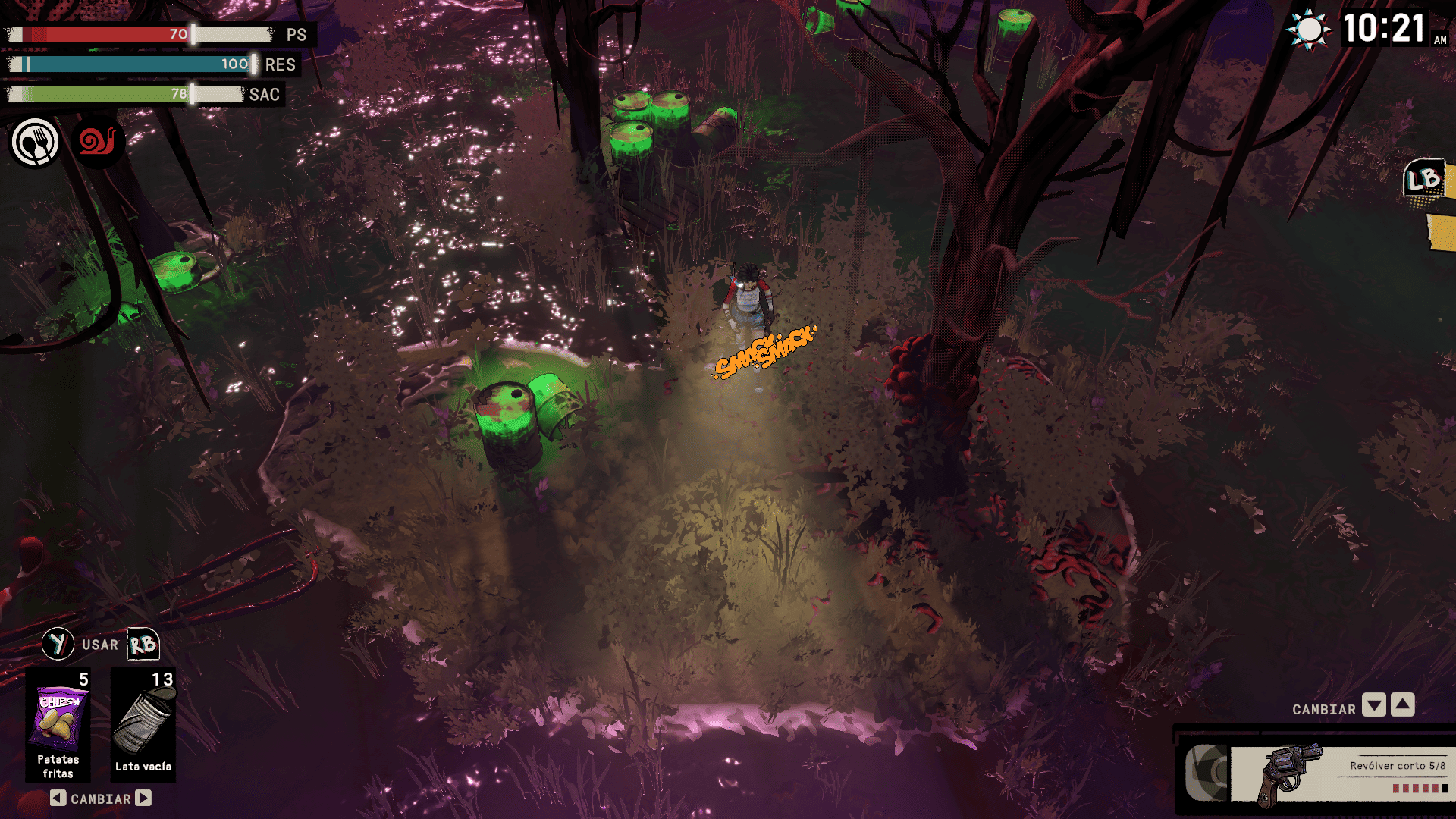Select the Lata vacía item slot
The width and height of the screenshot is (1456, 819).
tap(143, 724)
